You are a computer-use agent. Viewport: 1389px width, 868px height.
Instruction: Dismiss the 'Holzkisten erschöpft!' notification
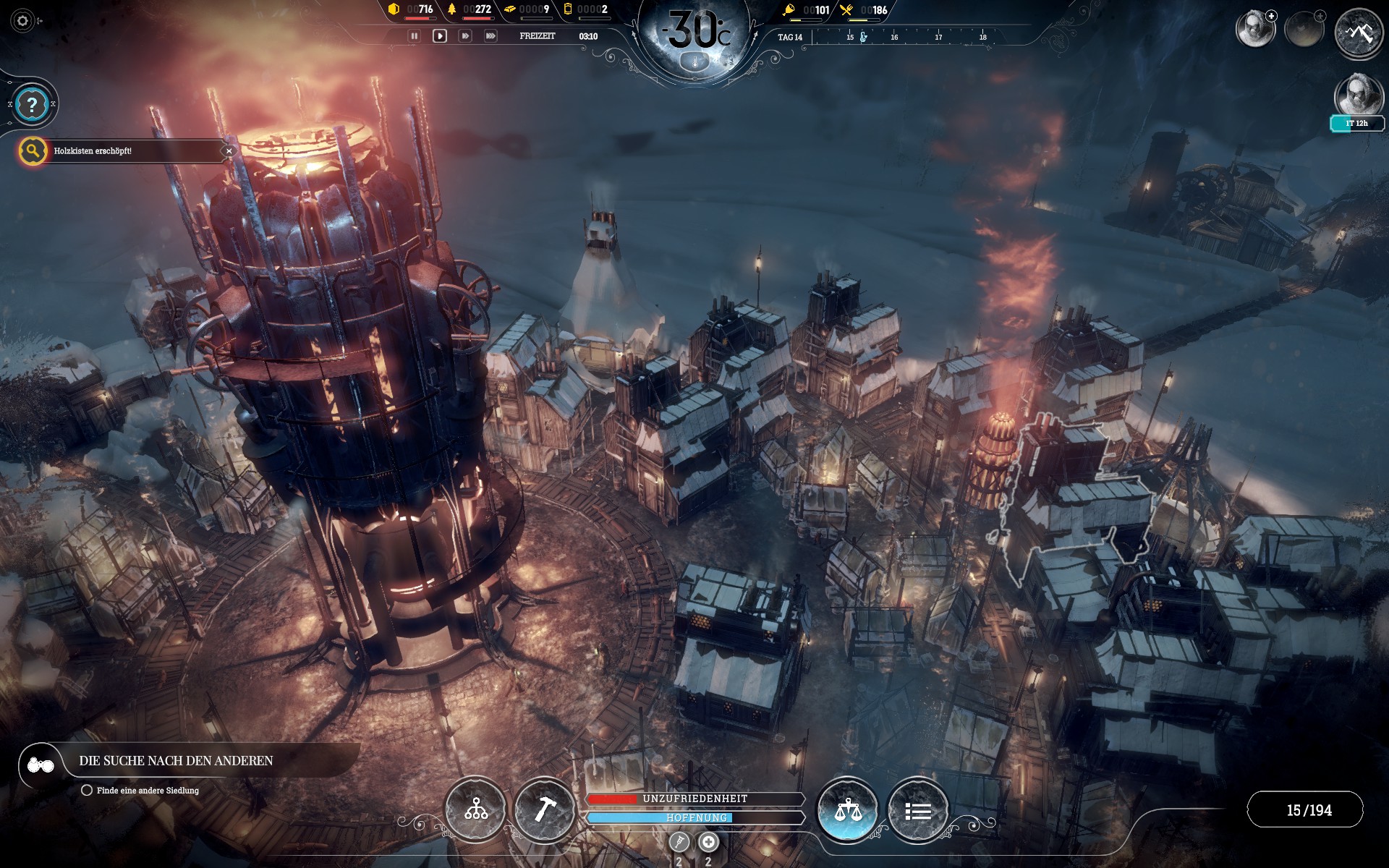tap(229, 151)
